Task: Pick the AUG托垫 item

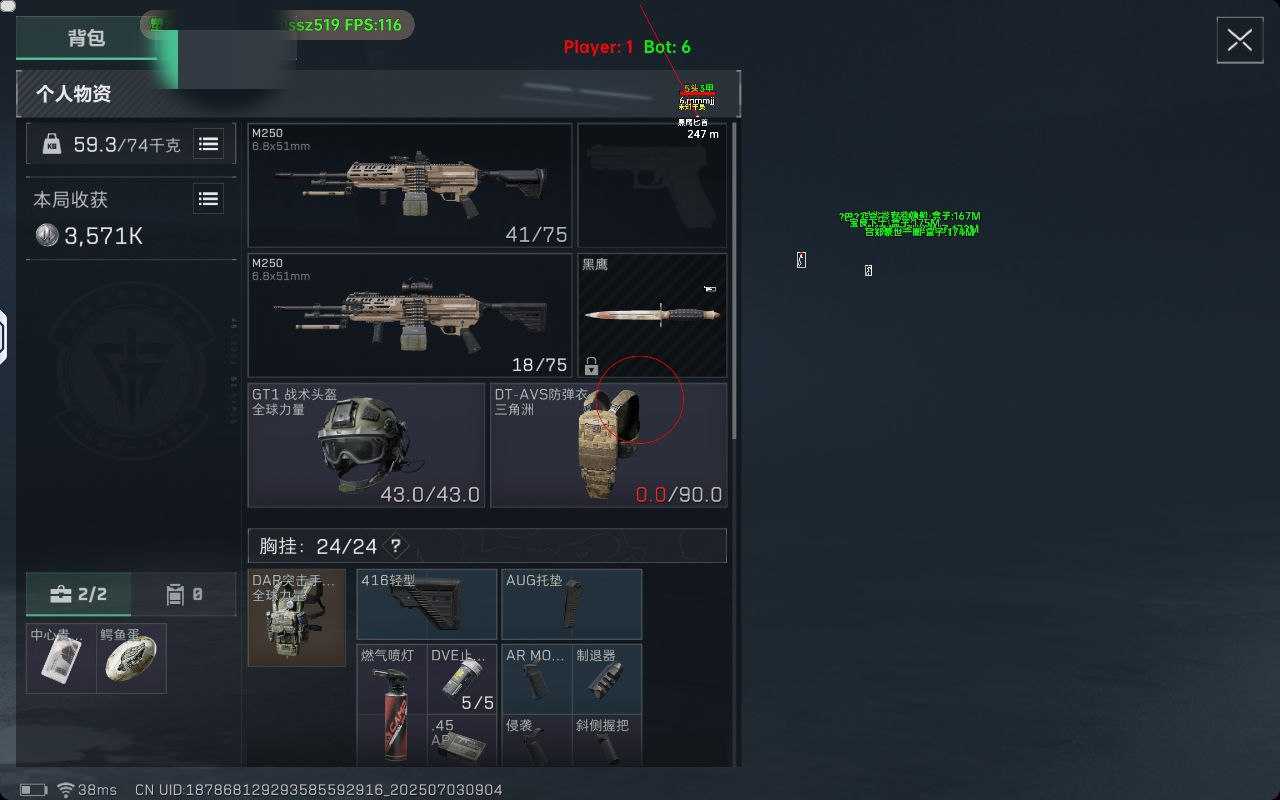Action: click(x=571, y=604)
